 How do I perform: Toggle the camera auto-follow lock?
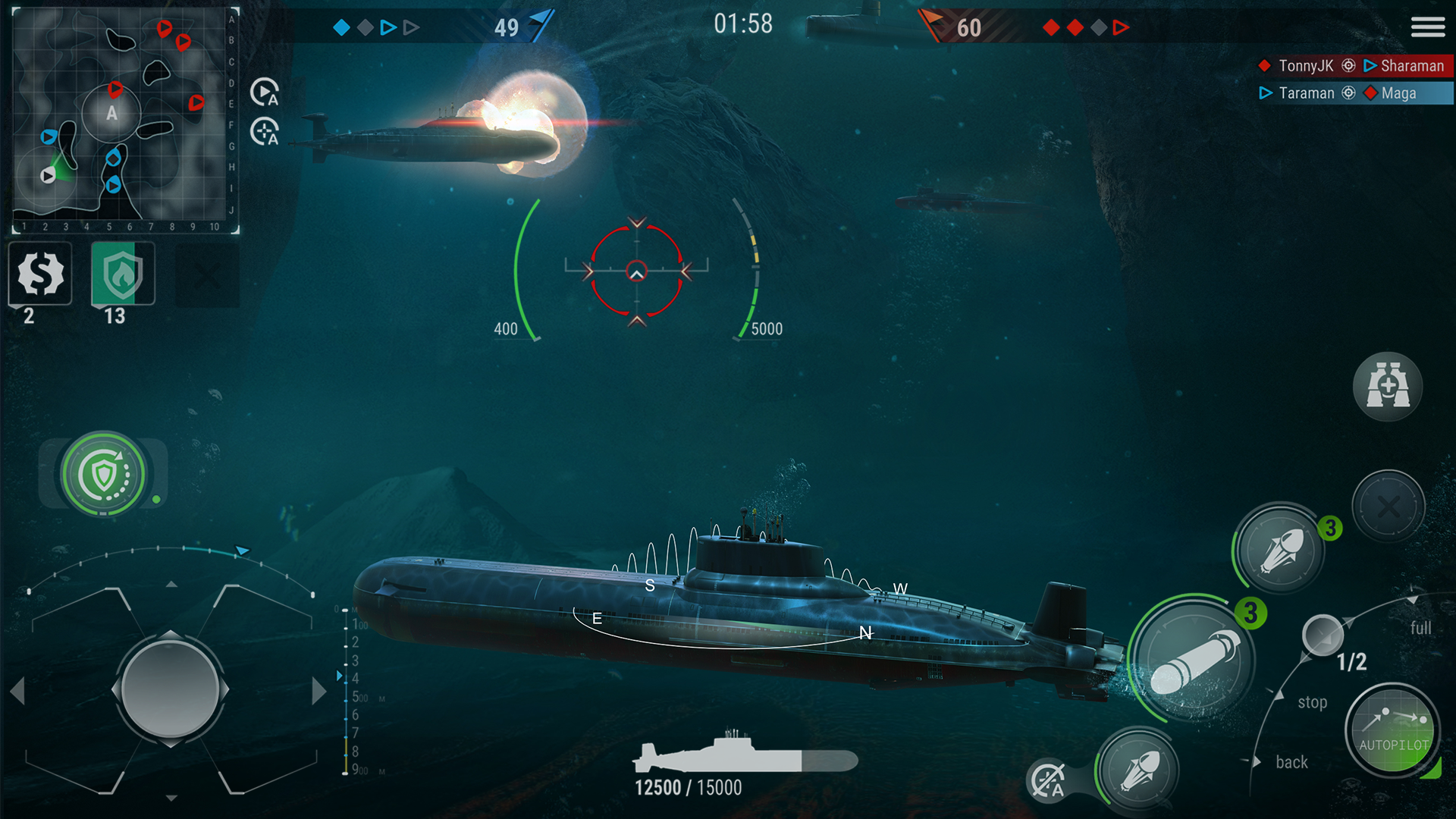pyautogui.click(x=264, y=93)
